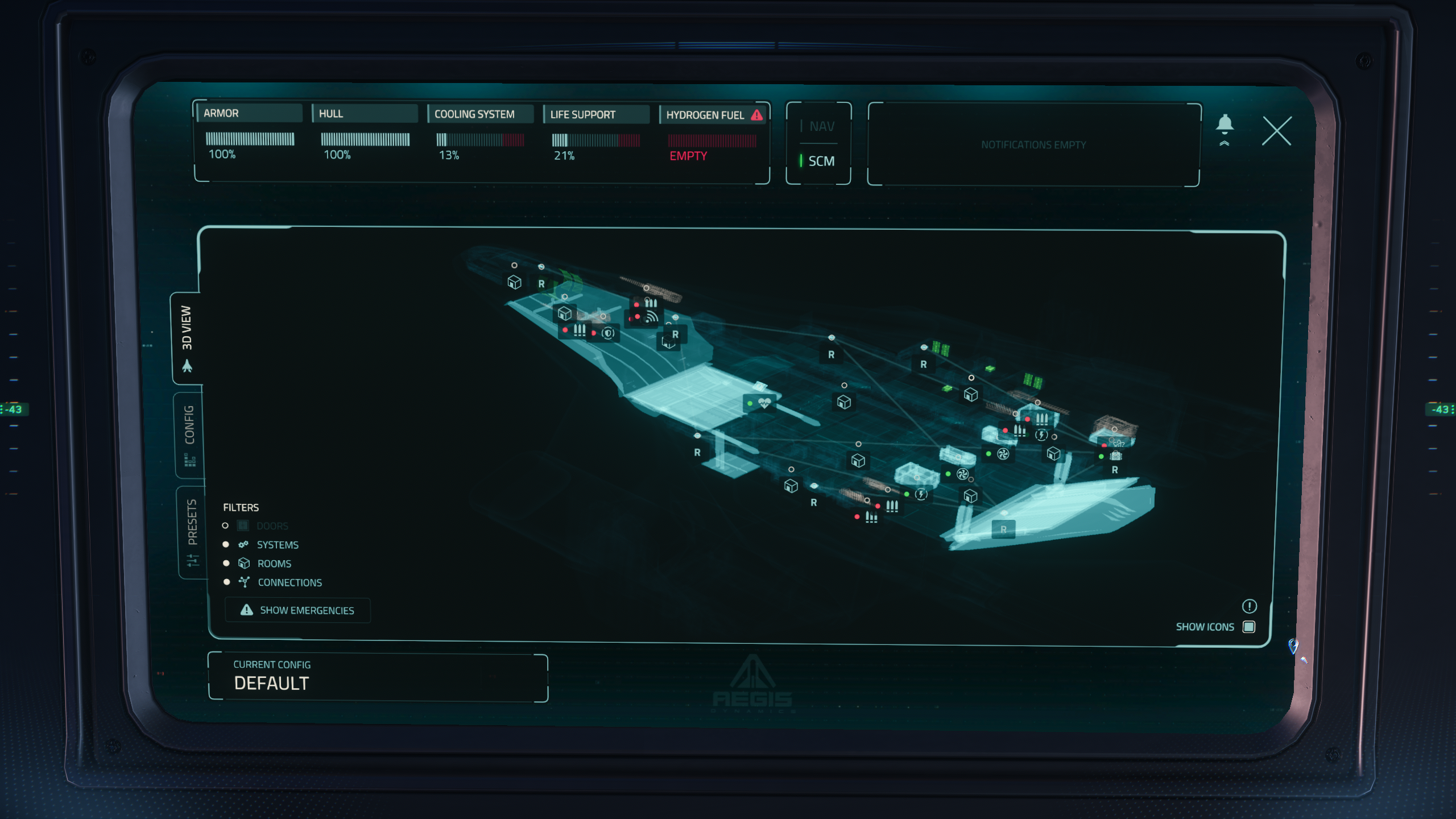The width and height of the screenshot is (1456, 819).
Task: Select the COOLING SYSTEM status panel
Action: coord(481,136)
